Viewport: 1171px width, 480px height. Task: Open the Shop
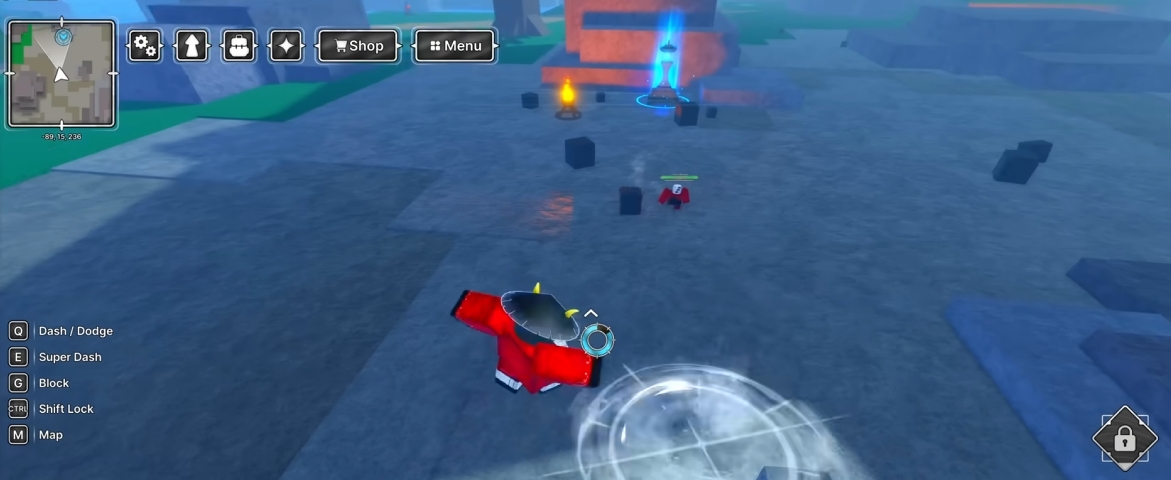coord(359,46)
